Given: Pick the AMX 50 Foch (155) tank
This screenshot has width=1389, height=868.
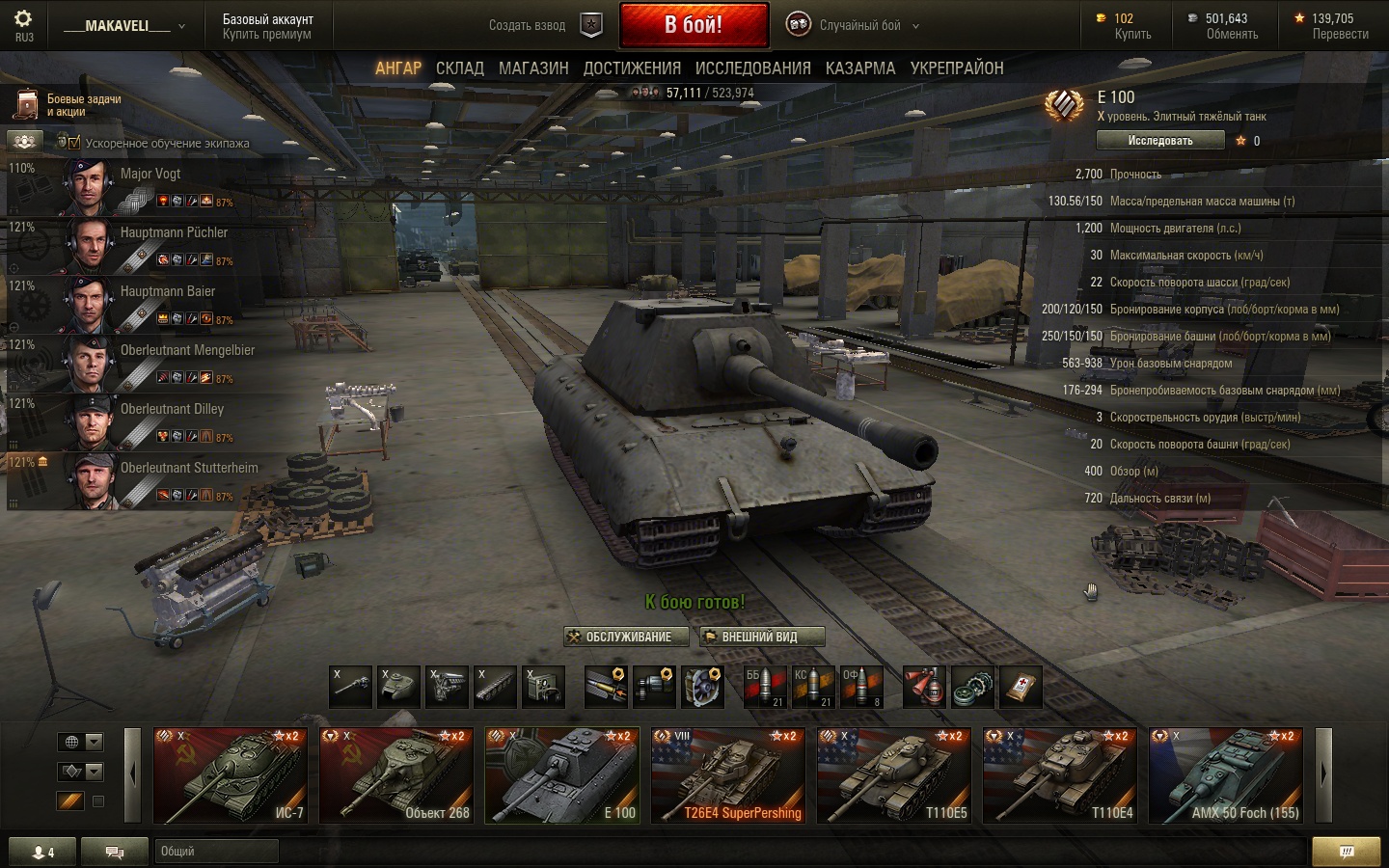Looking at the screenshot, I should pyautogui.click(x=1226, y=775).
